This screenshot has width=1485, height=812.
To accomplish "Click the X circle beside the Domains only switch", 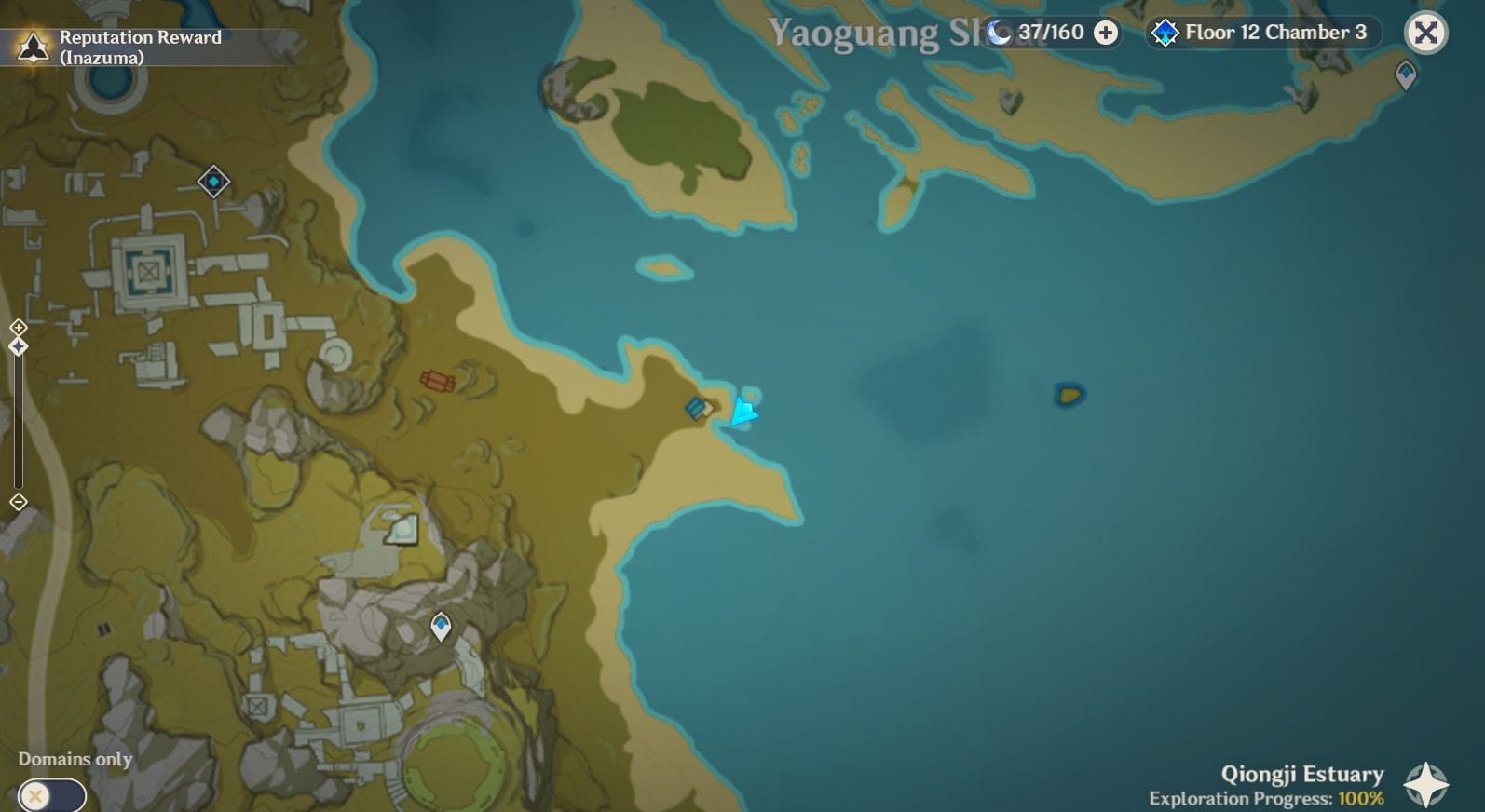I will (x=34, y=796).
